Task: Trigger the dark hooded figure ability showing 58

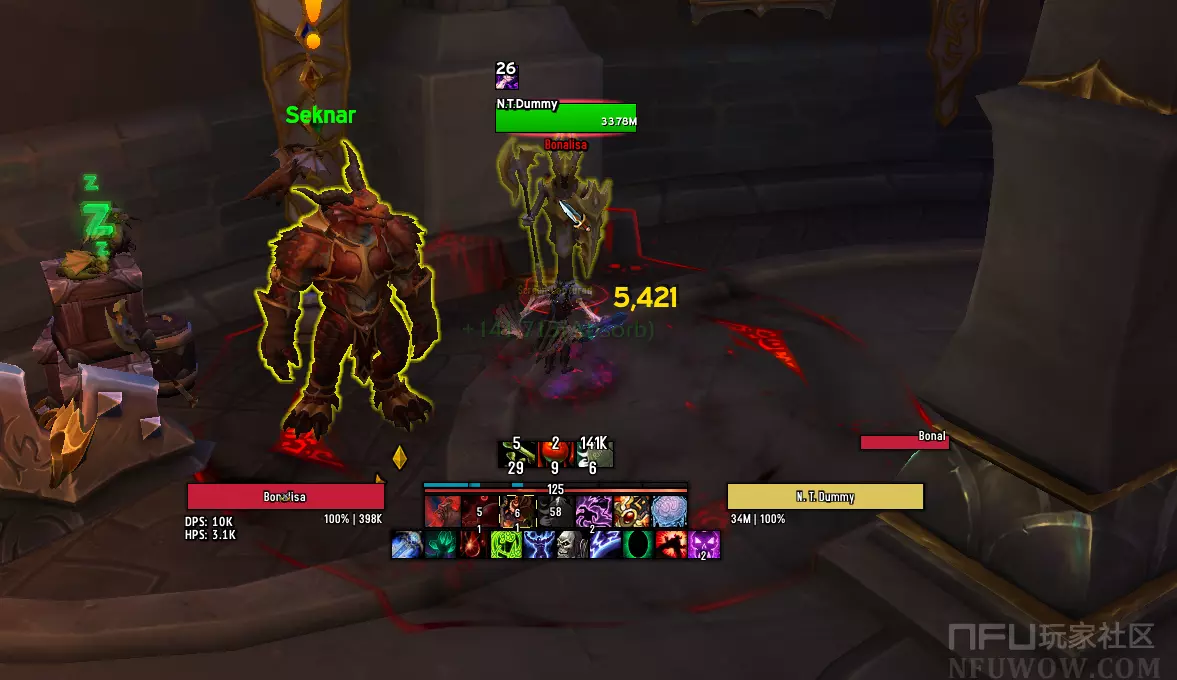Action: [x=554, y=511]
